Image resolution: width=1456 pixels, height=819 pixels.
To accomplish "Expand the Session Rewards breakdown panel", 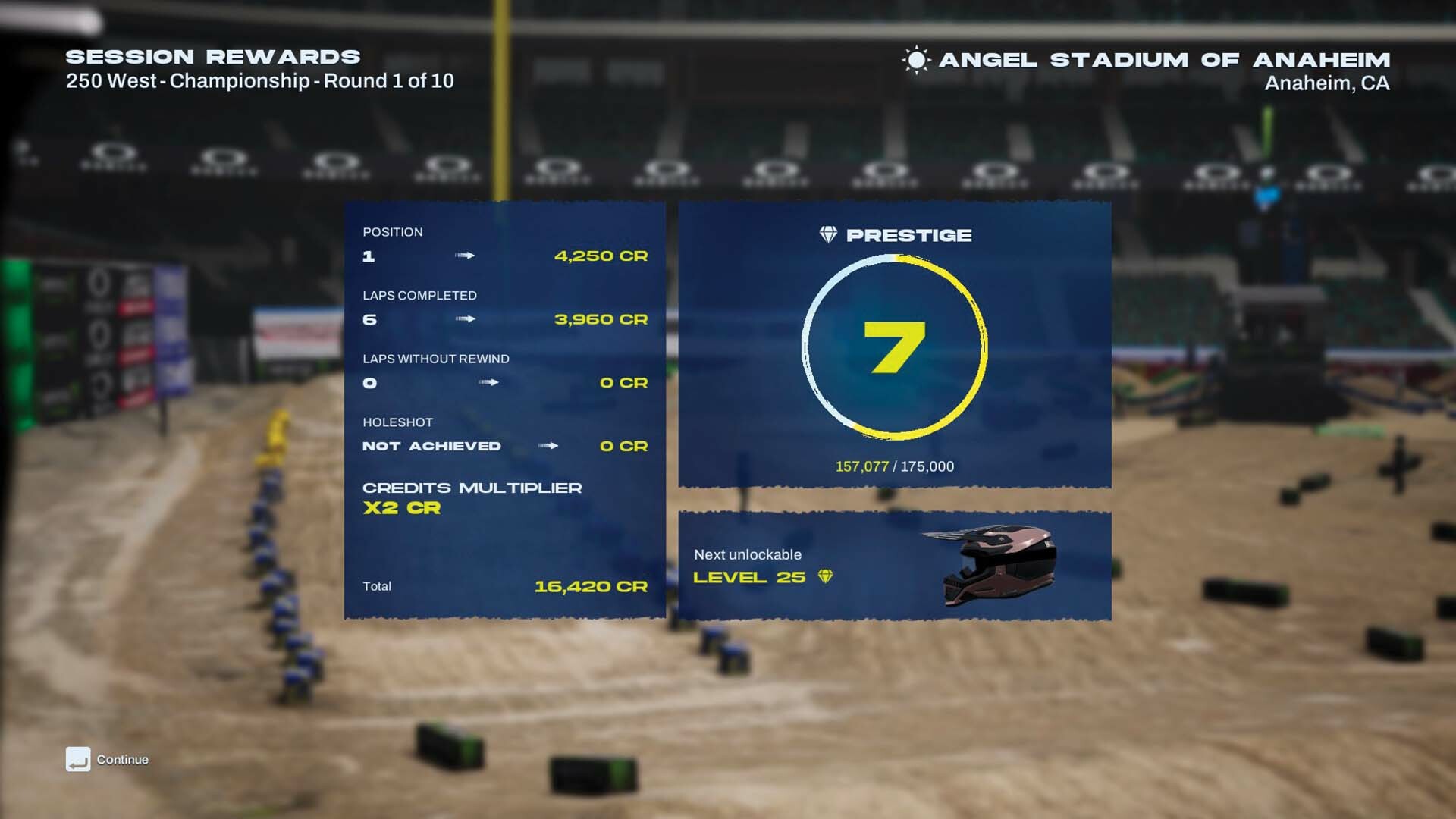I will [x=506, y=409].
